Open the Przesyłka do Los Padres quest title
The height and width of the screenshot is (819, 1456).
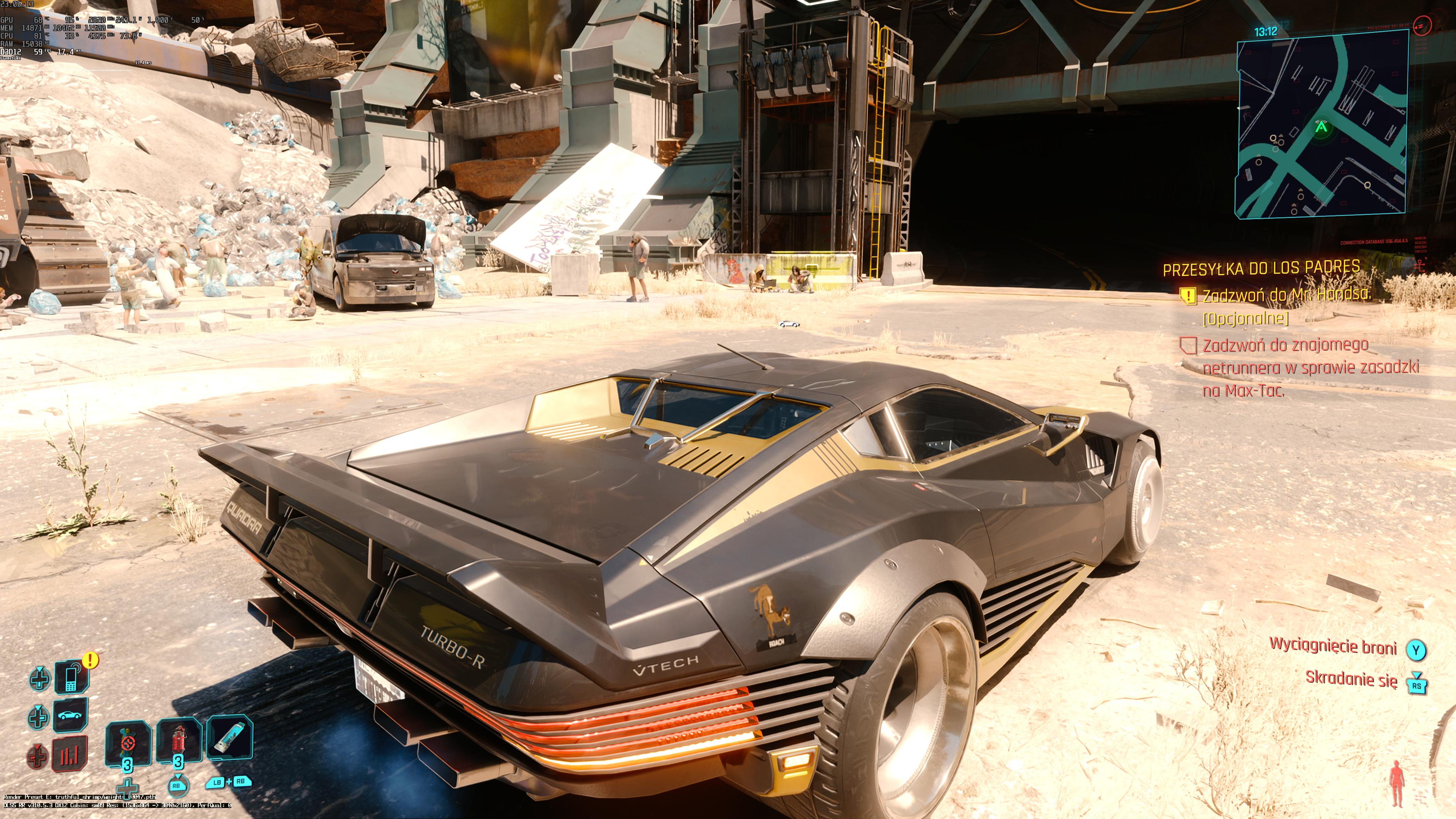point(1261,268)
